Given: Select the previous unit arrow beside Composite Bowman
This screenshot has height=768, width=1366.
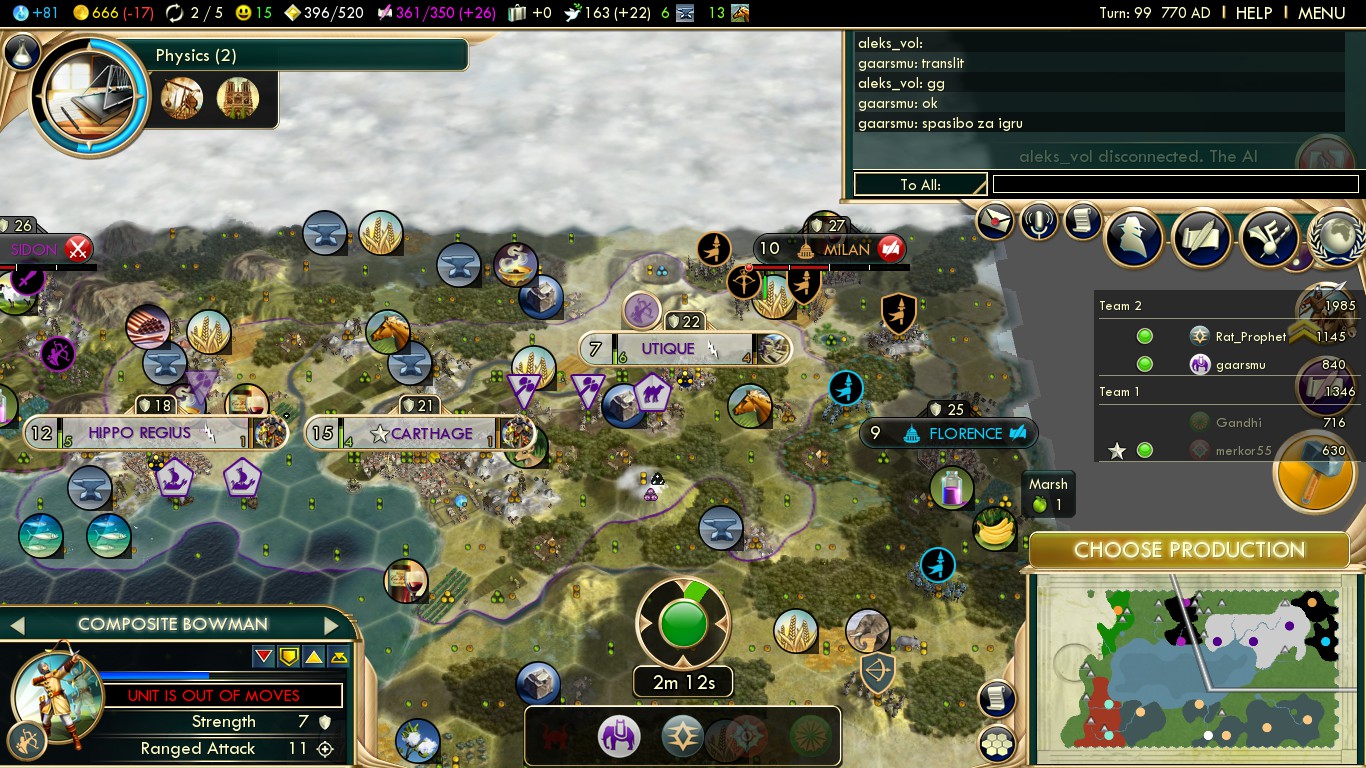Looking at the screenshot, I should coord(17,625).
